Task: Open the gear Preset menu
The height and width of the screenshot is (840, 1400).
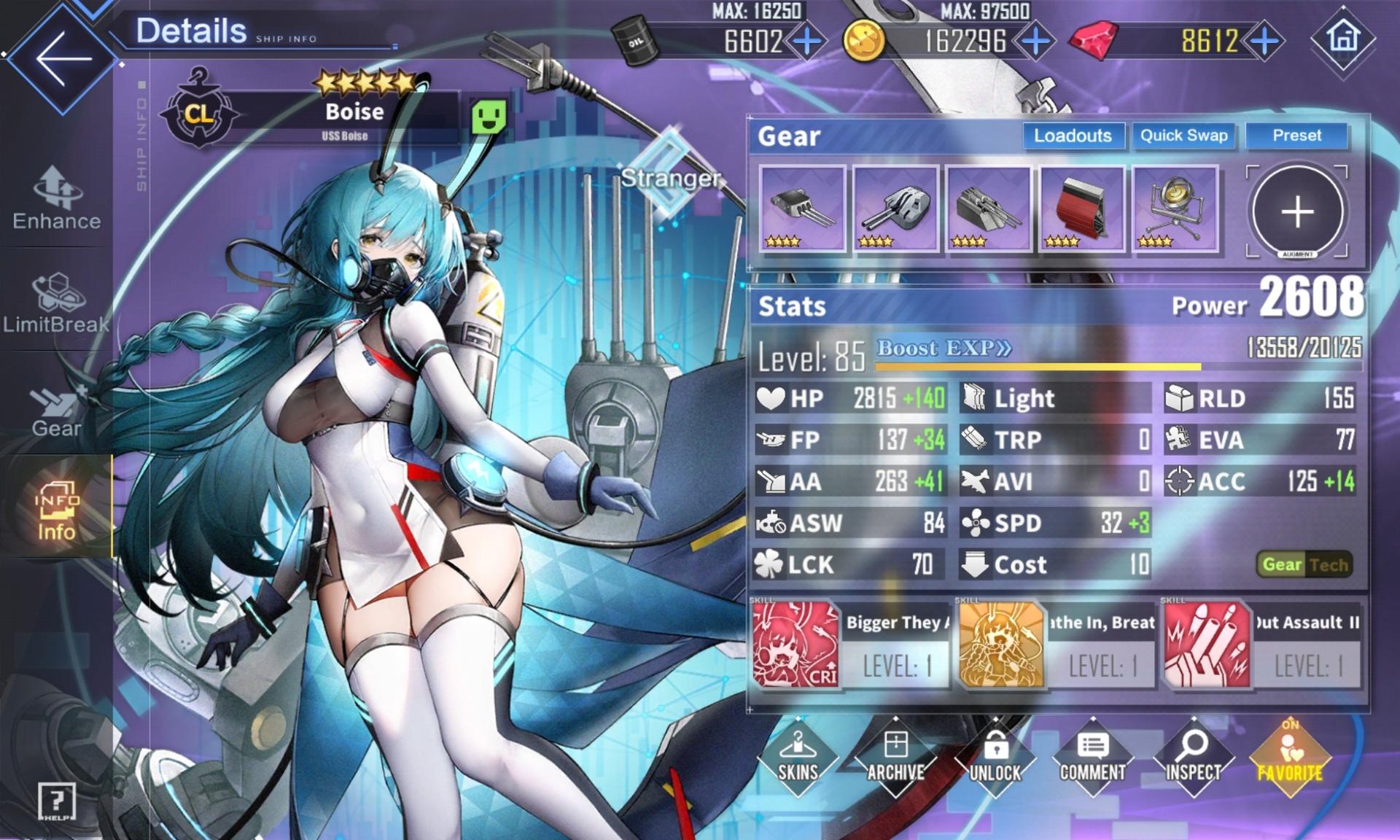Action: [1296, 136]
